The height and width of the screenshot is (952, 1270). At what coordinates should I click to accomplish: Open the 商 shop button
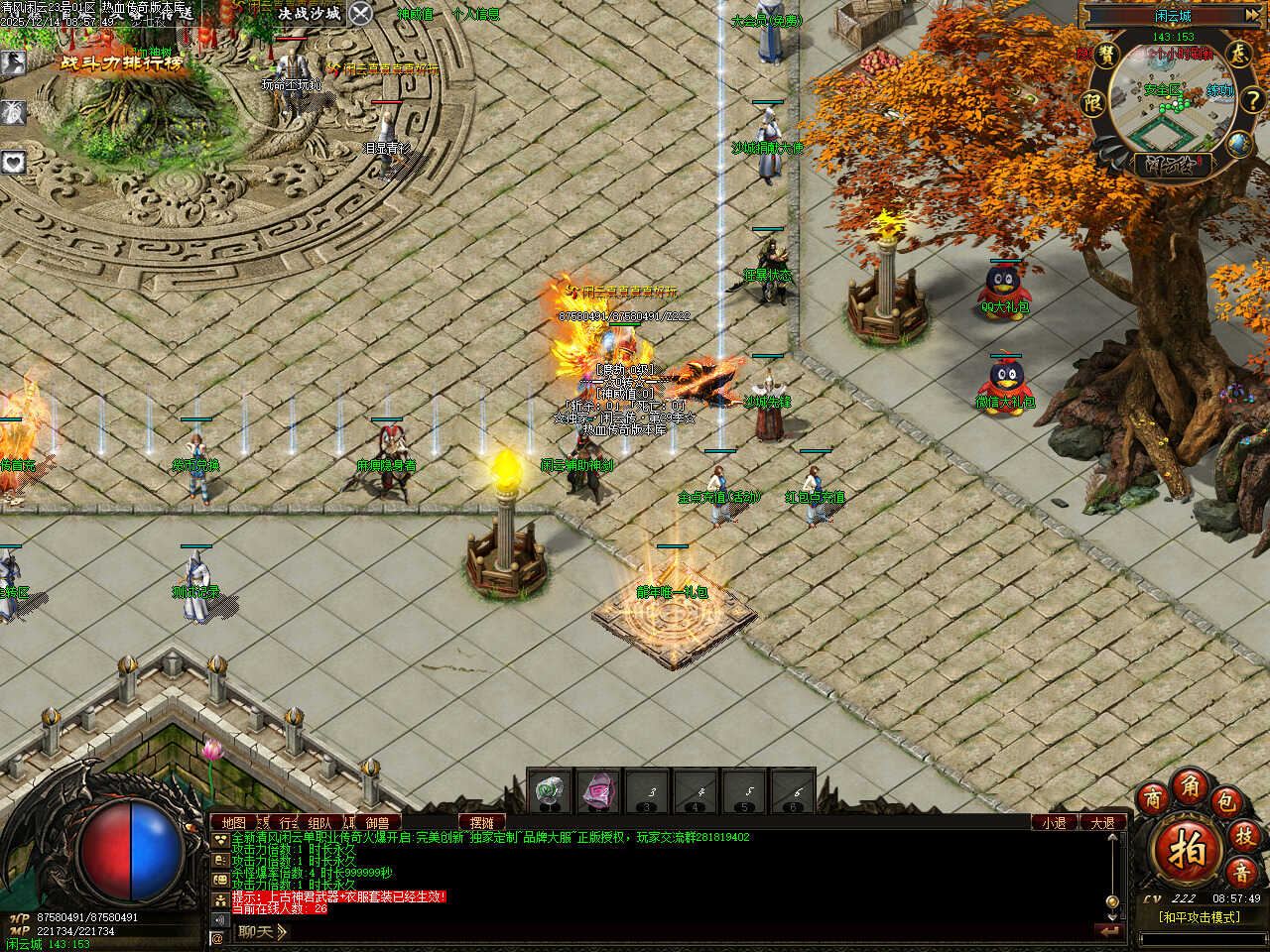coord(1153,798)
